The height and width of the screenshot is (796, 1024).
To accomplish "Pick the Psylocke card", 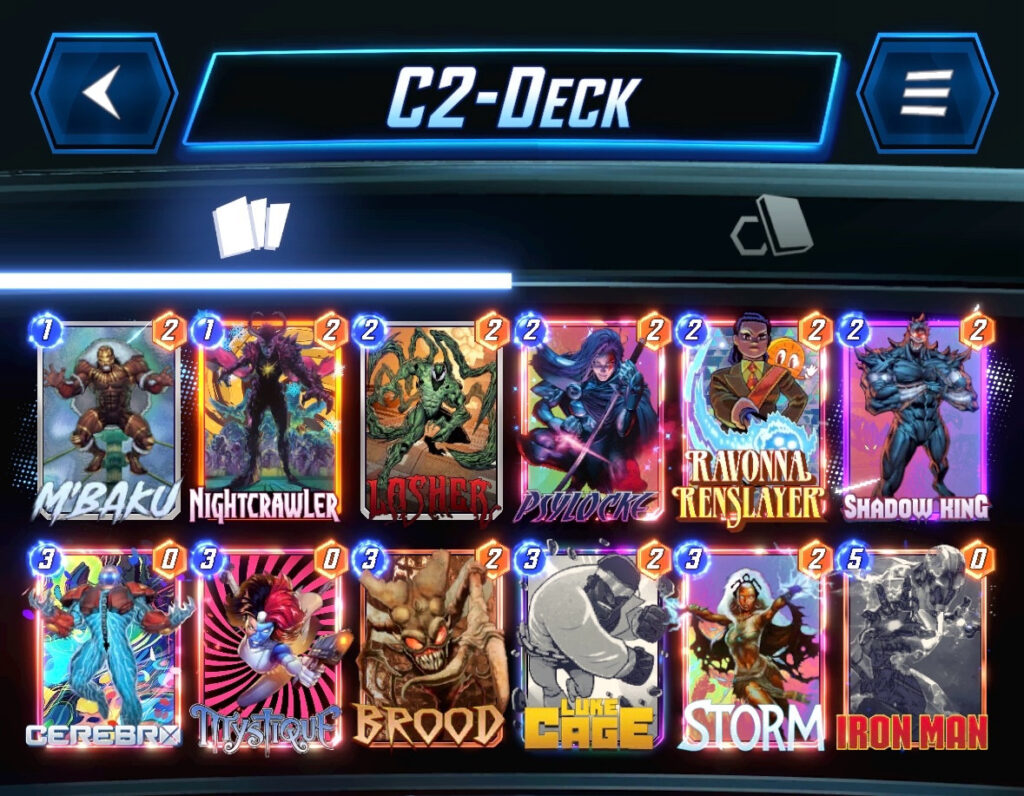I will 592,420.
